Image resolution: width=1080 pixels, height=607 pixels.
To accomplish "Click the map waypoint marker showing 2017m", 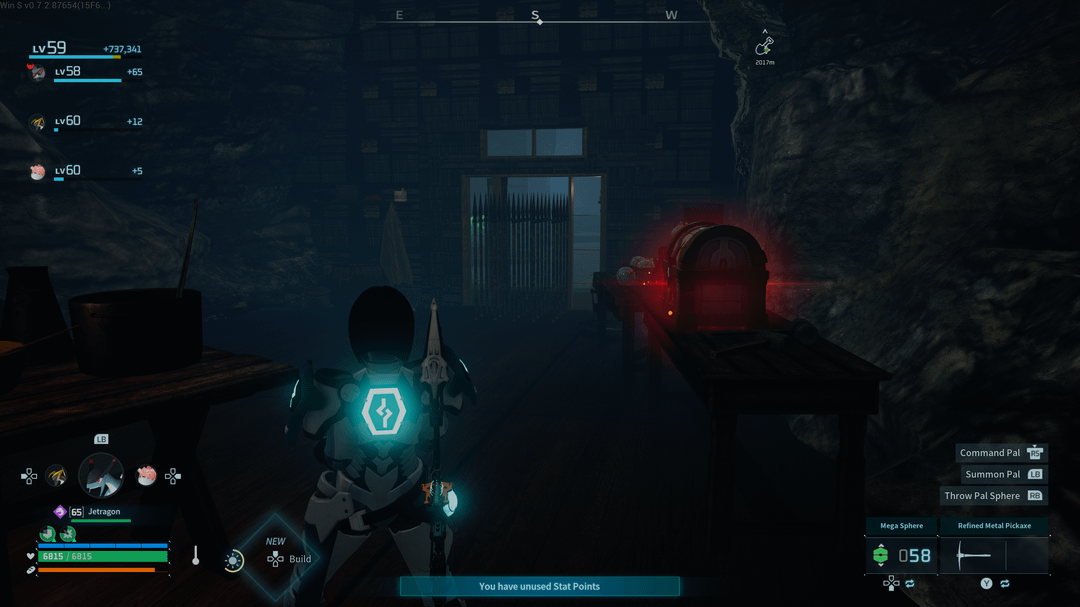I will click(764, 46).
